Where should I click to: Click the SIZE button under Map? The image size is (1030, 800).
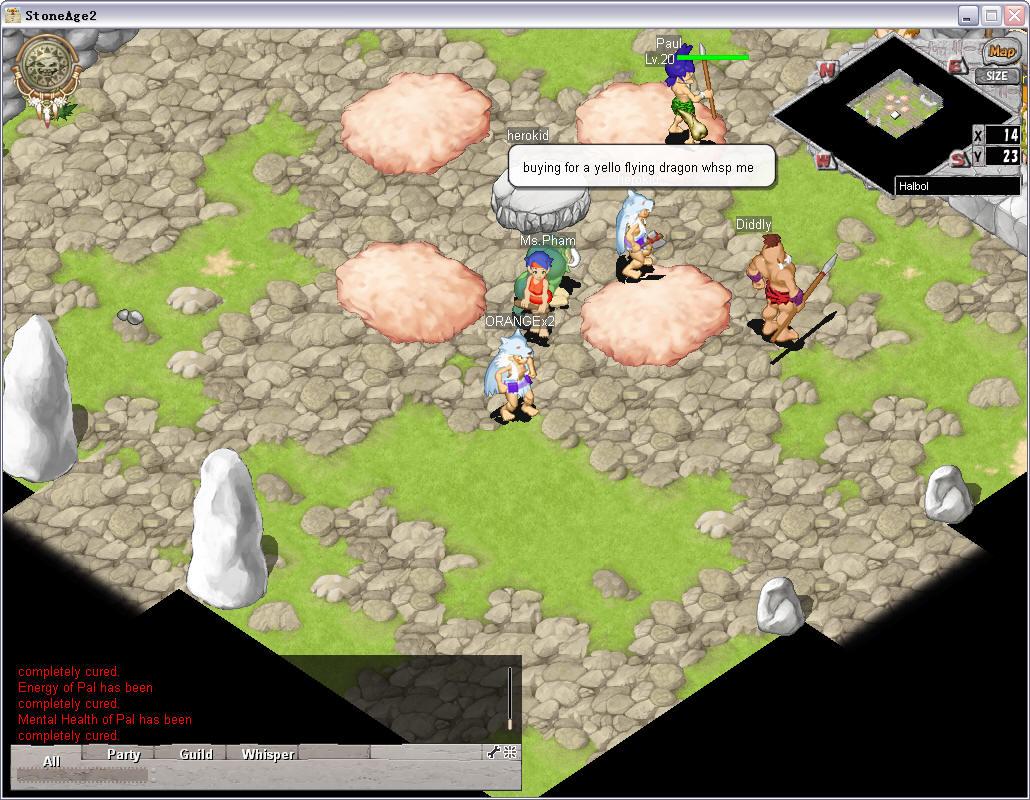click(997, 76)
